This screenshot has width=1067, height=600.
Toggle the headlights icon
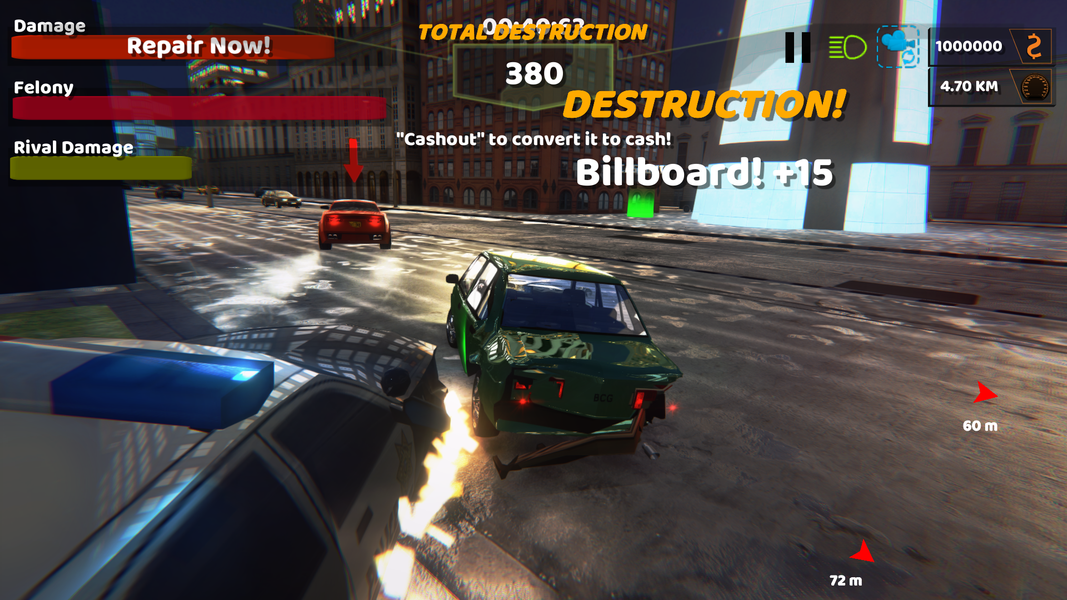pos(847,47)
